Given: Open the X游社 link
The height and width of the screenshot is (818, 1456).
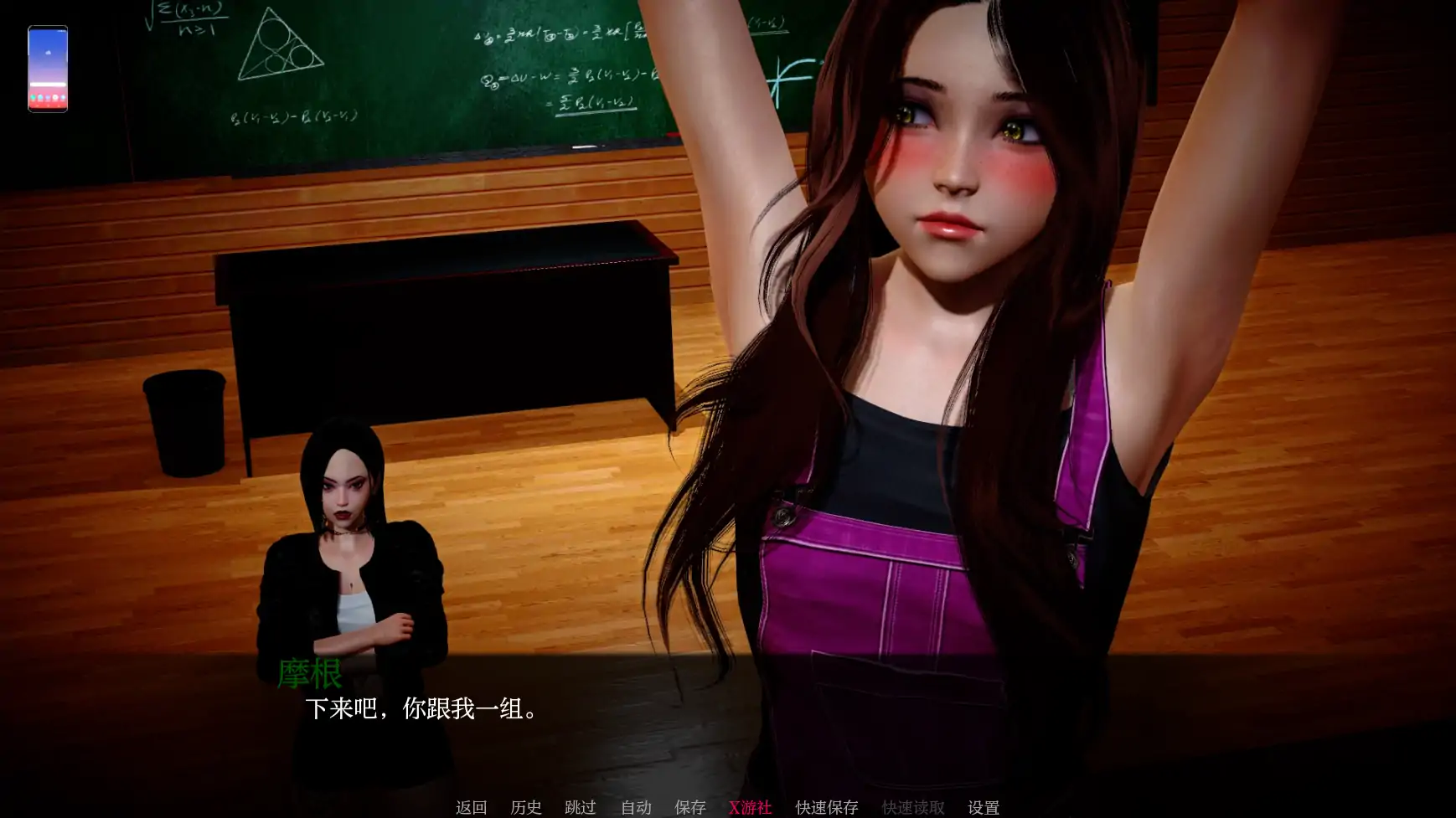Looking at the screenshot, I should [751, 807].
